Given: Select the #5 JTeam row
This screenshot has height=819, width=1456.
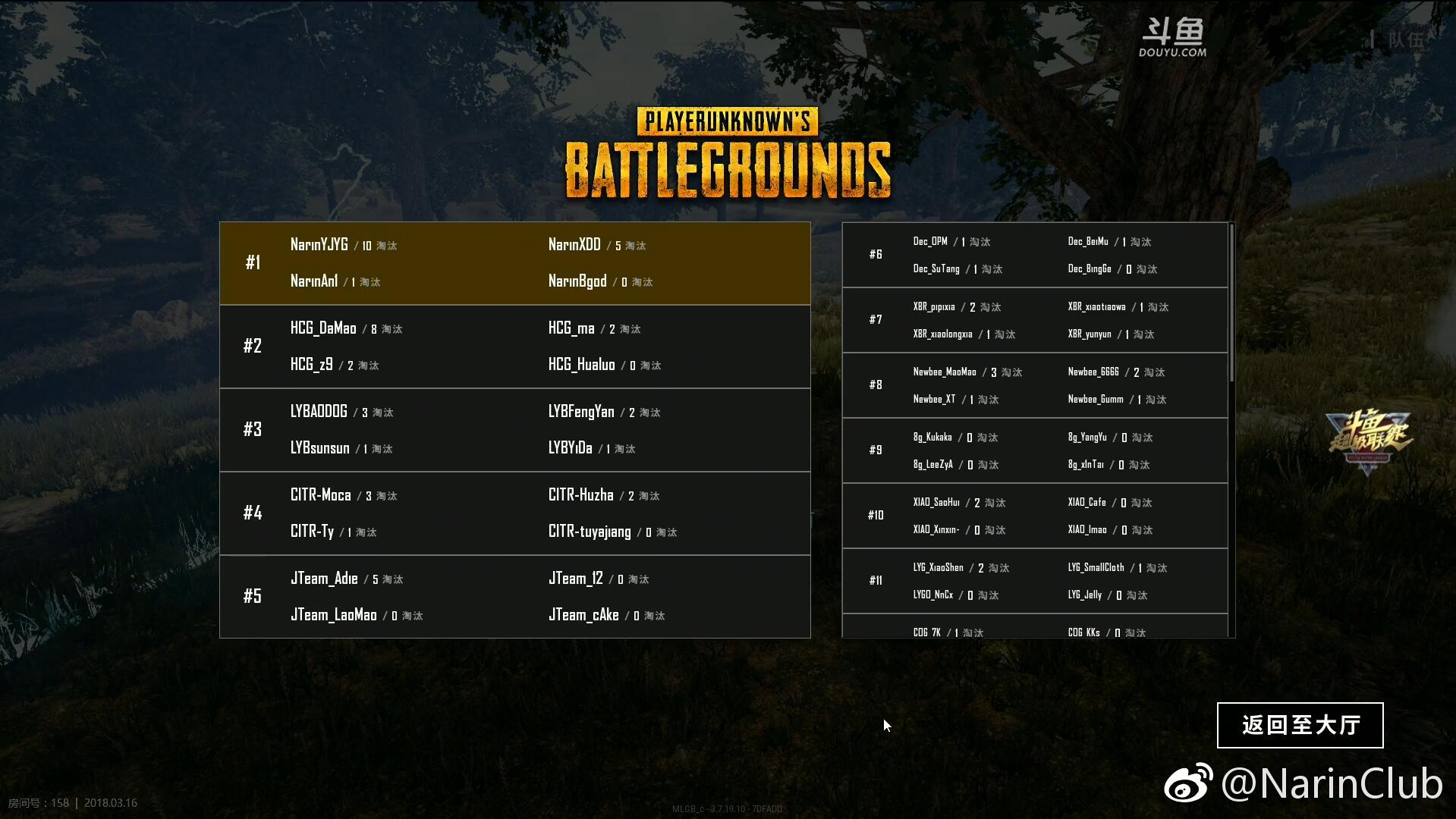Looking at the screenshot, I should [x=514, y=597].
